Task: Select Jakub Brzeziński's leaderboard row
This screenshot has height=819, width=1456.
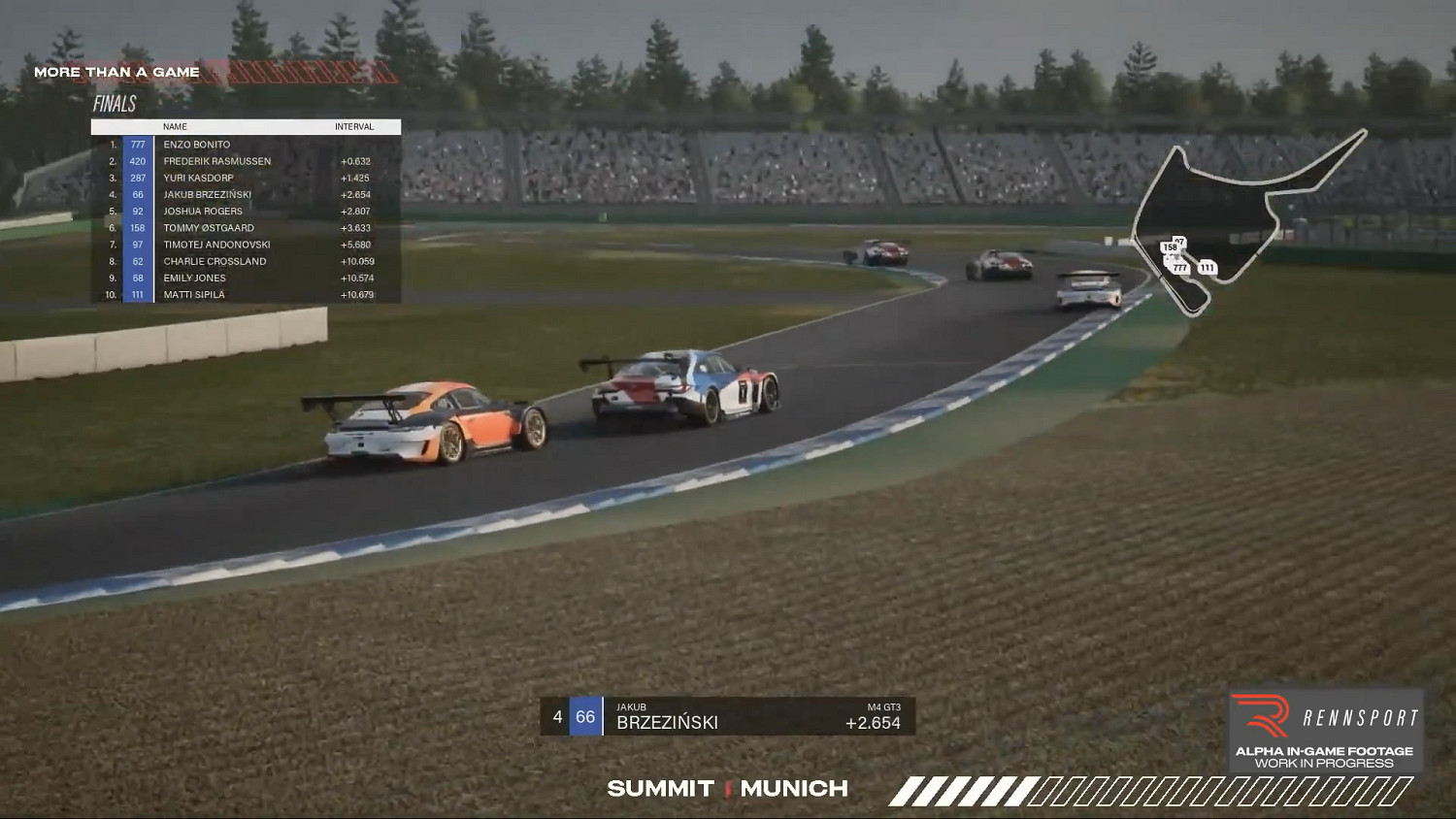Action: [x=207, y=194]
